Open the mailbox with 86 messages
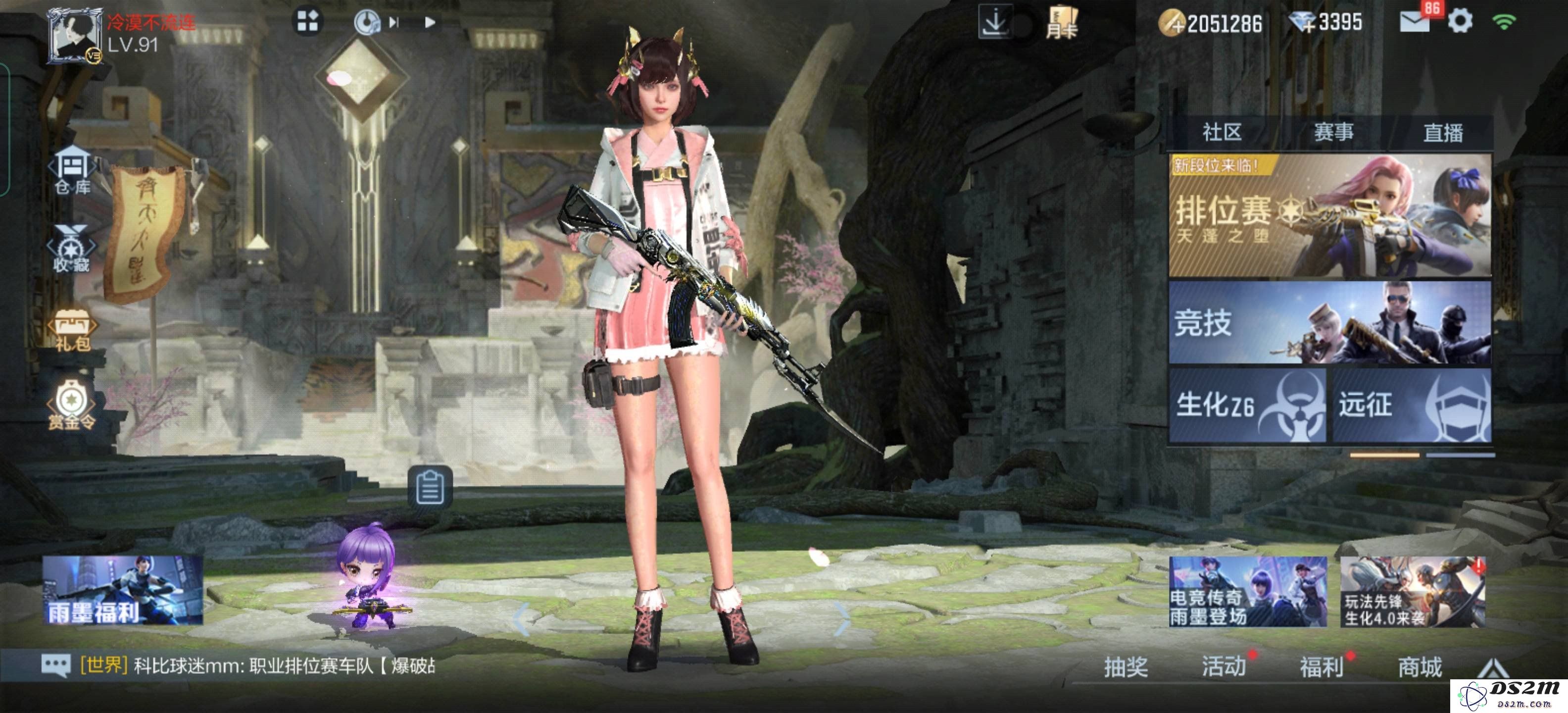Image resolution: width=1568 pixels, height=713 pixels. coord(1414,21)
